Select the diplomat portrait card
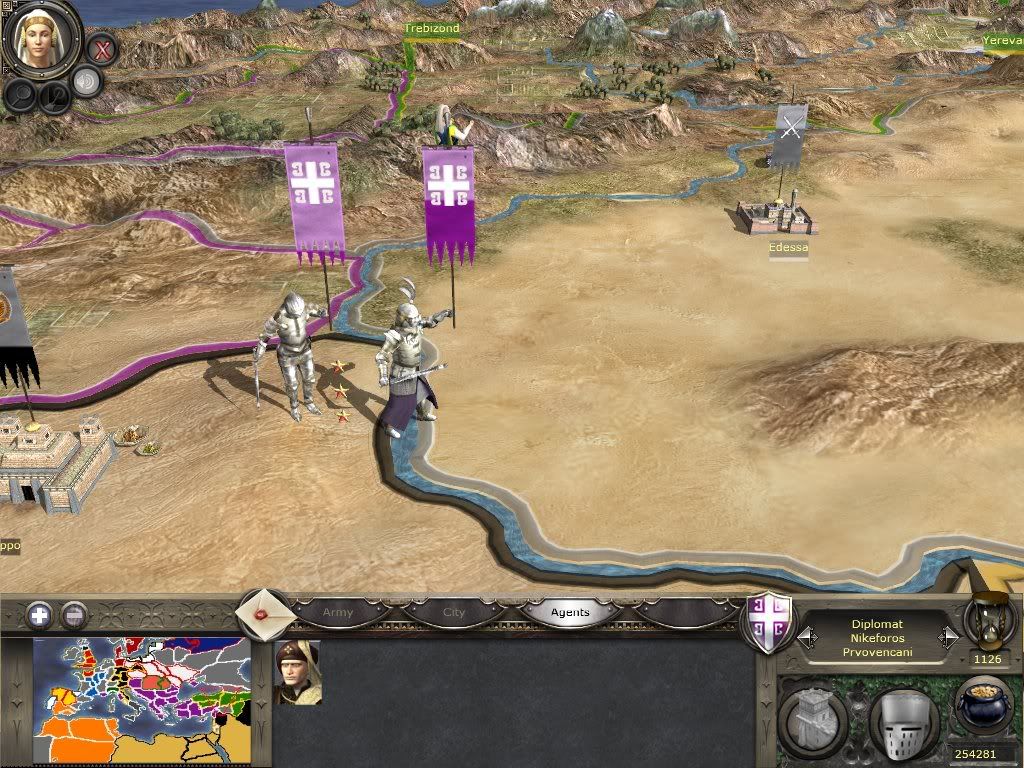 click(x=297, y=673)
